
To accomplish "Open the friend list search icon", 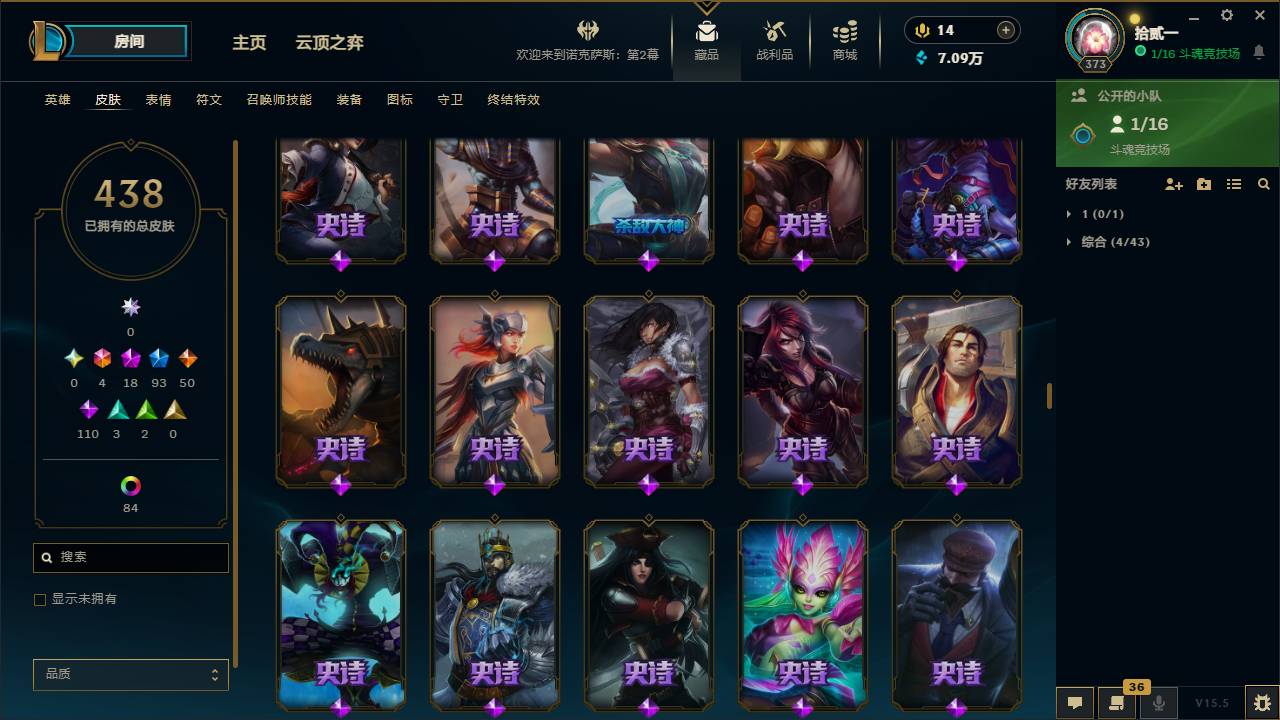I will coord(1262,184).
